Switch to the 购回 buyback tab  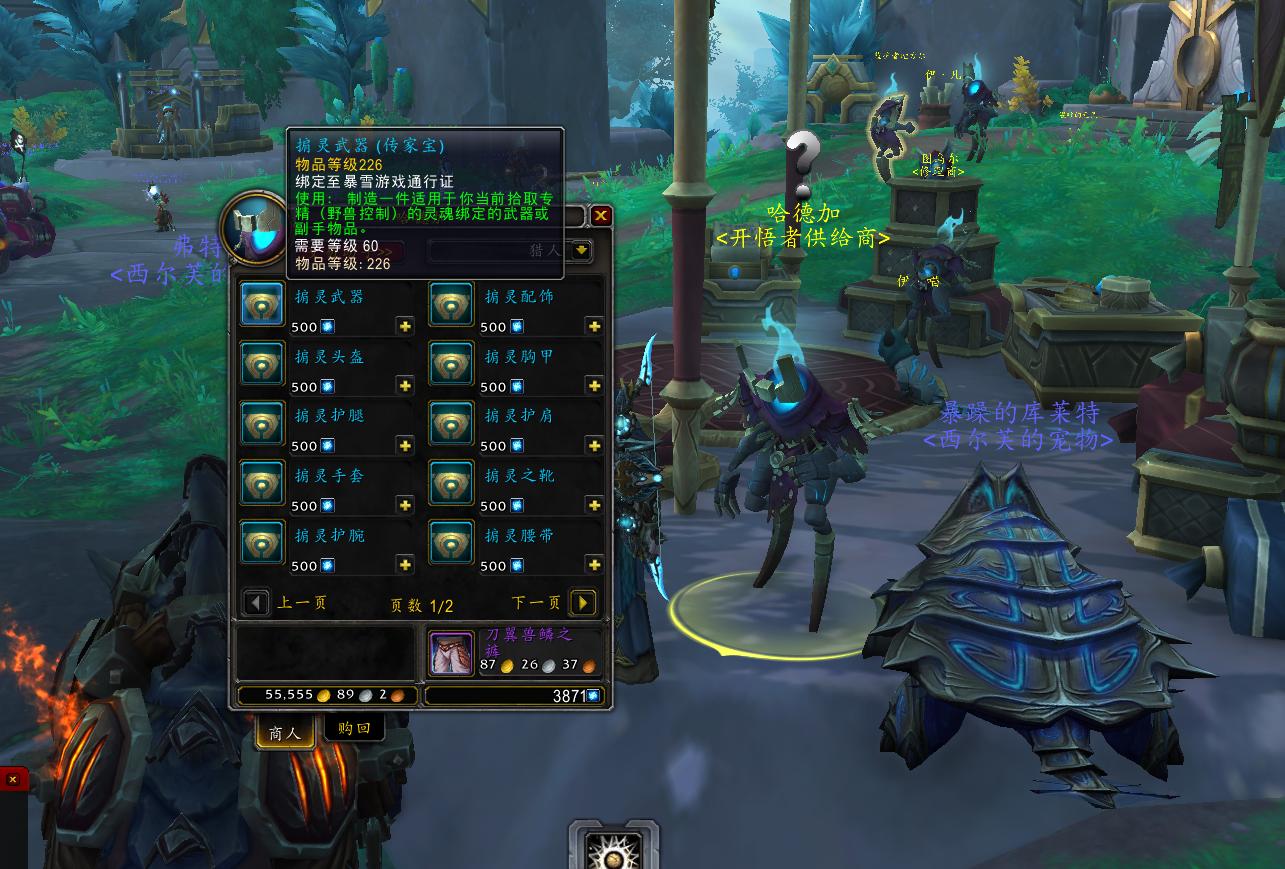pyautogui.click(x=354, y=729)
